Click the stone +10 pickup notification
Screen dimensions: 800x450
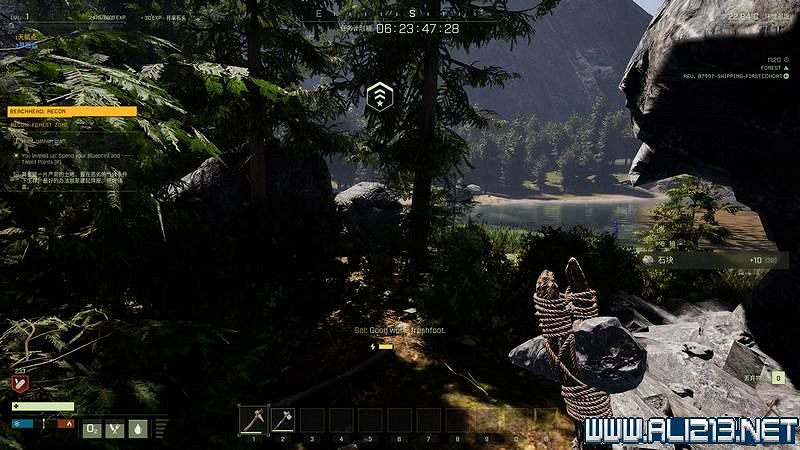(708, 260)
